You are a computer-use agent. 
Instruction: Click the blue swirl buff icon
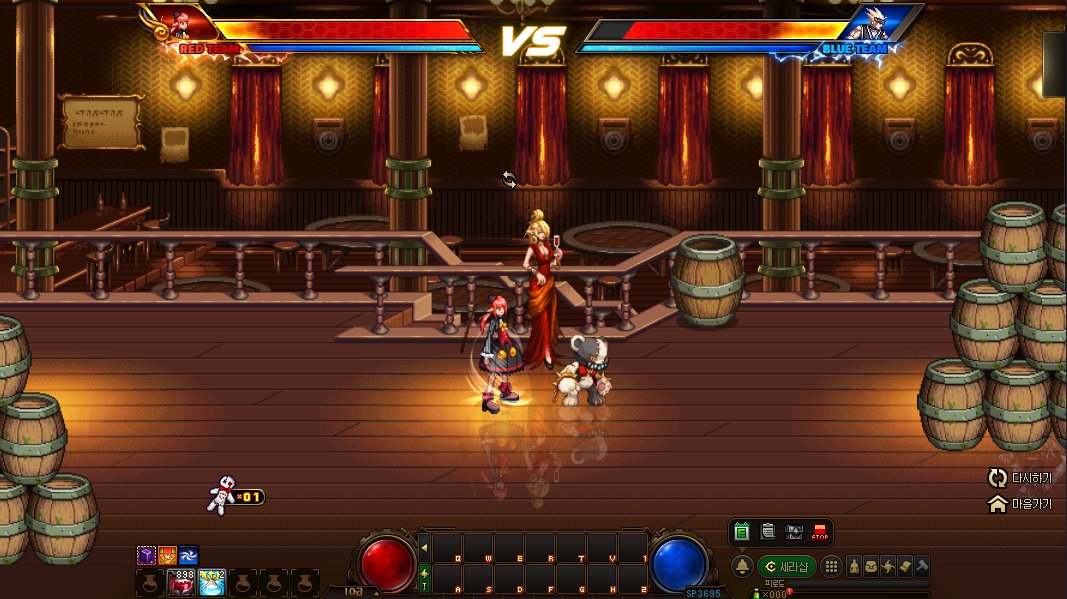click(188, 555)
